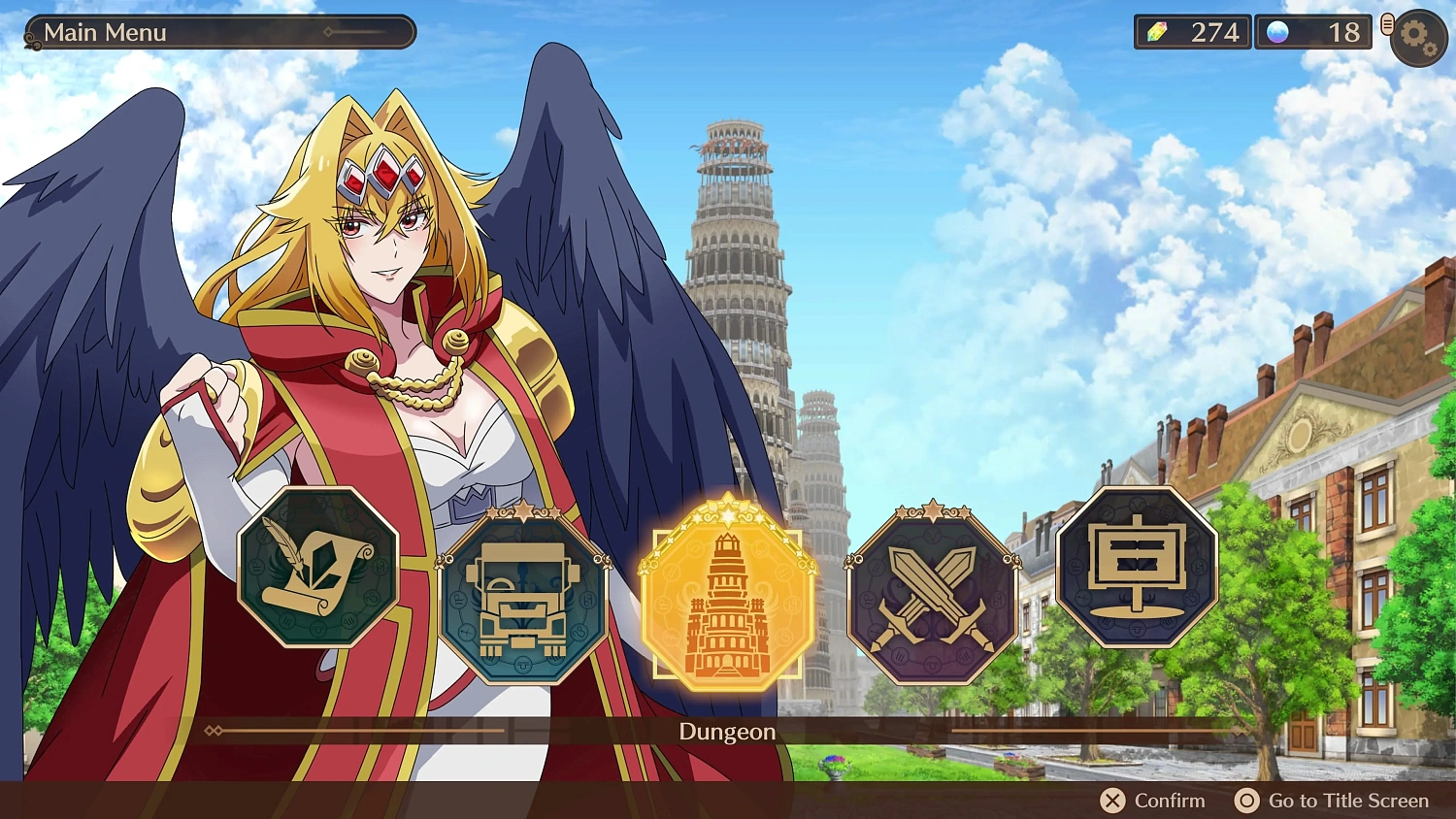Select the Dungeon label

(x=726, y=732)
